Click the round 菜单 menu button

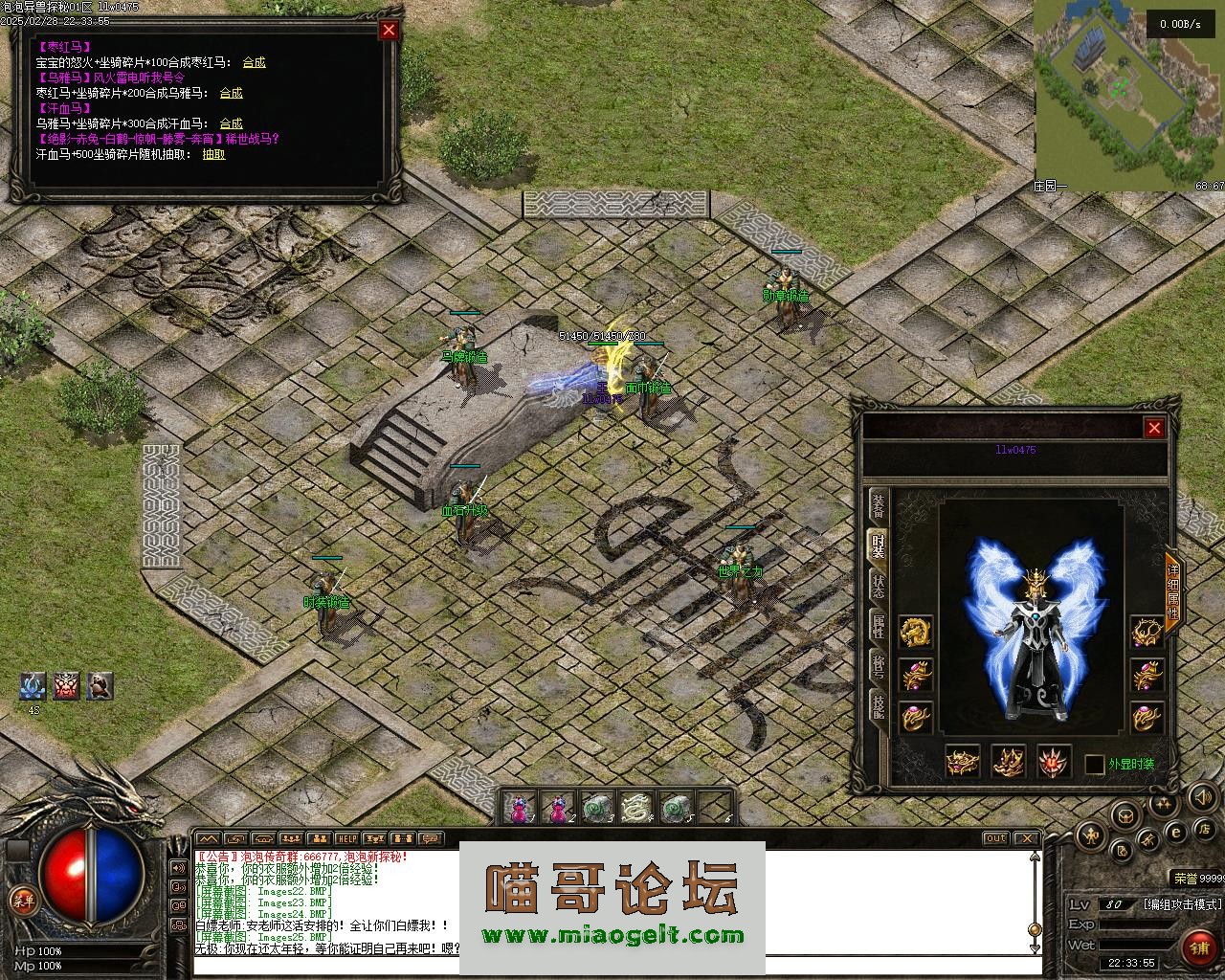point(21,900)
